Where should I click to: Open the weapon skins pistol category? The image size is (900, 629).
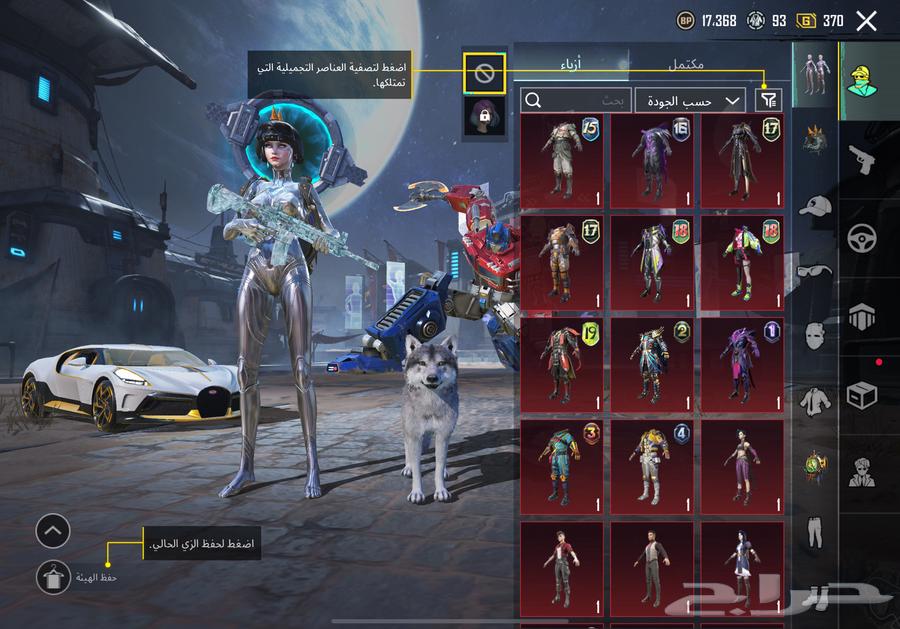(861, 160)
